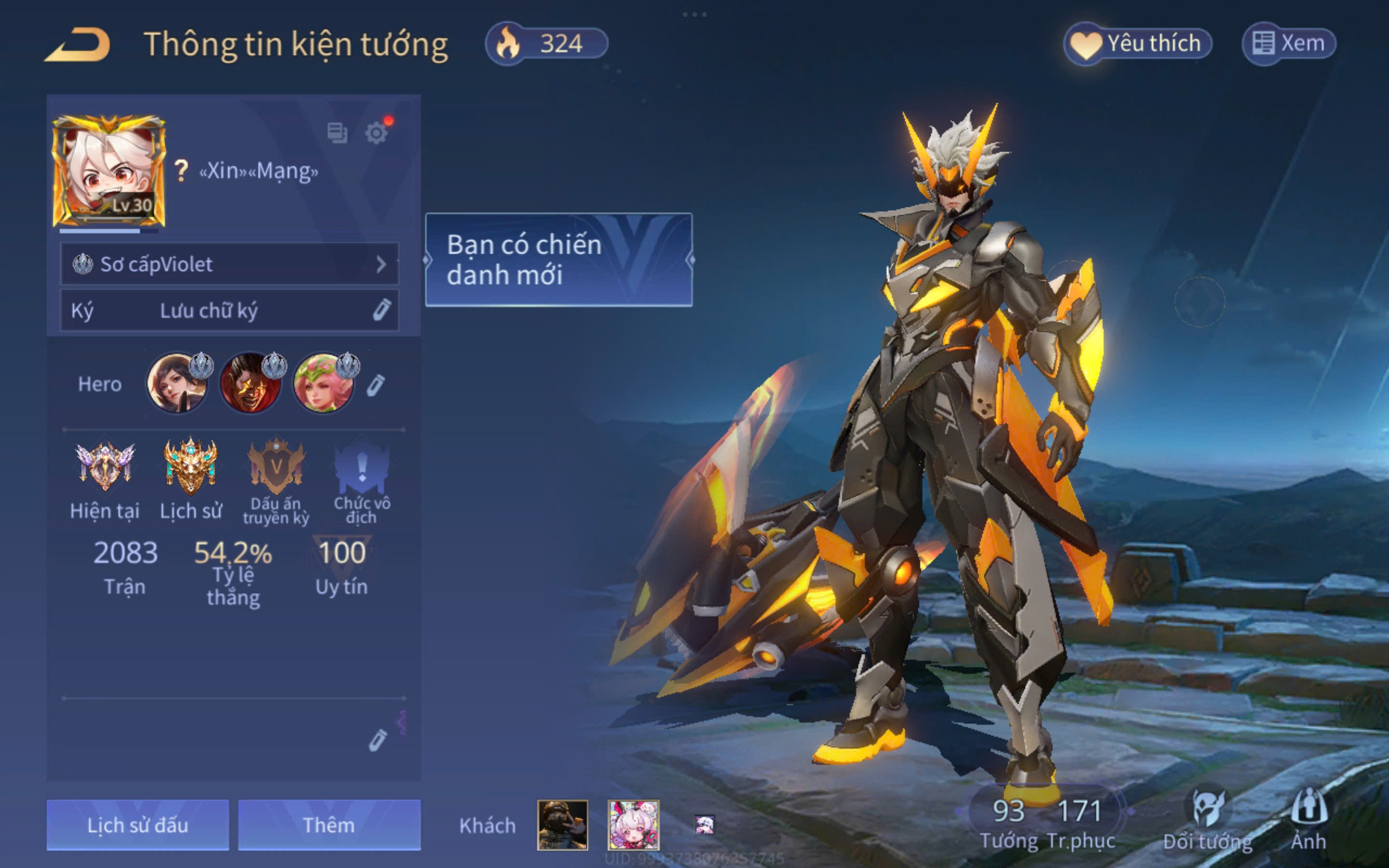Open the Sơ cấp Violet rank row
The image size is (1389, 868).
[230, 264]
